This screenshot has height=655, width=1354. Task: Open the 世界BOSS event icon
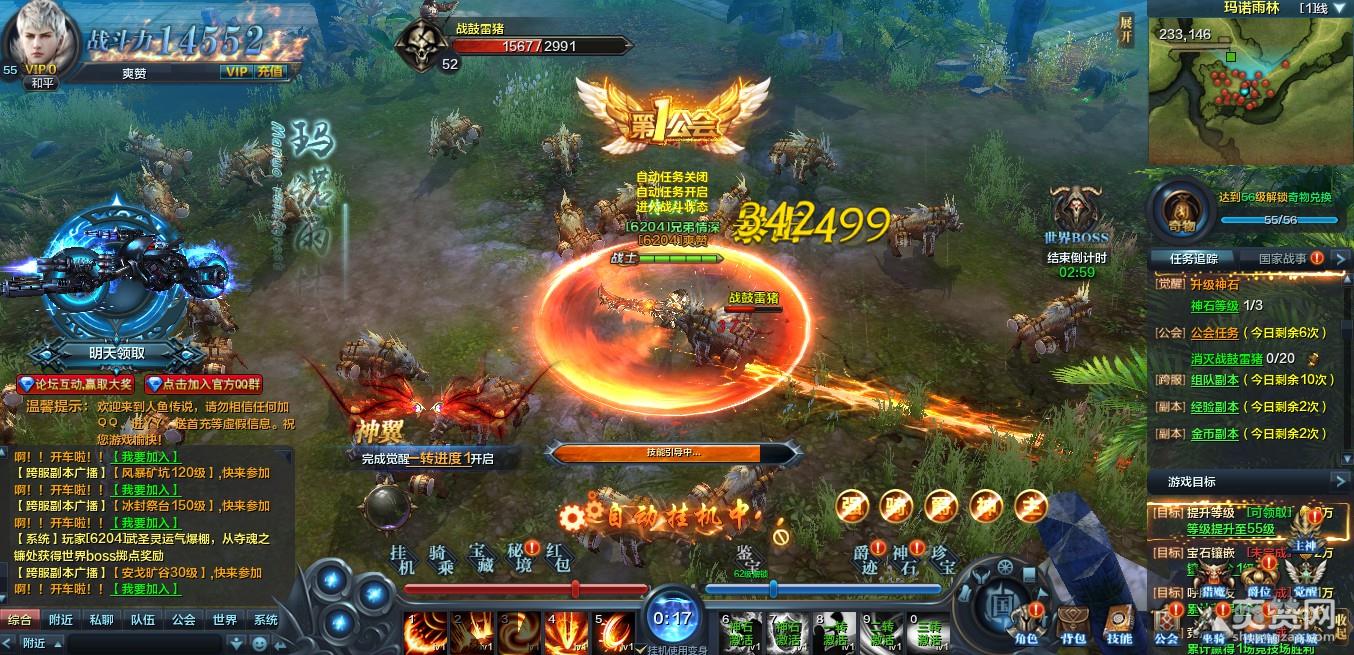coord(1076,211)
